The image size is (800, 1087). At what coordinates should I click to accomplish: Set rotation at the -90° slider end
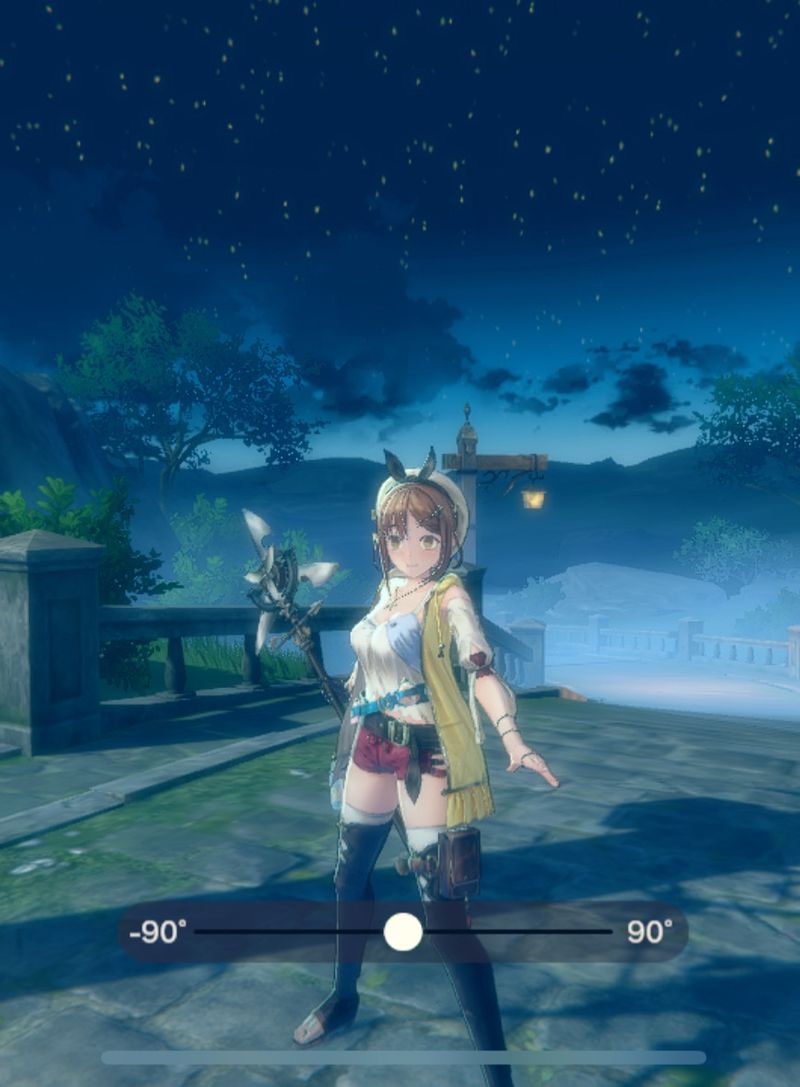[197, 932]
